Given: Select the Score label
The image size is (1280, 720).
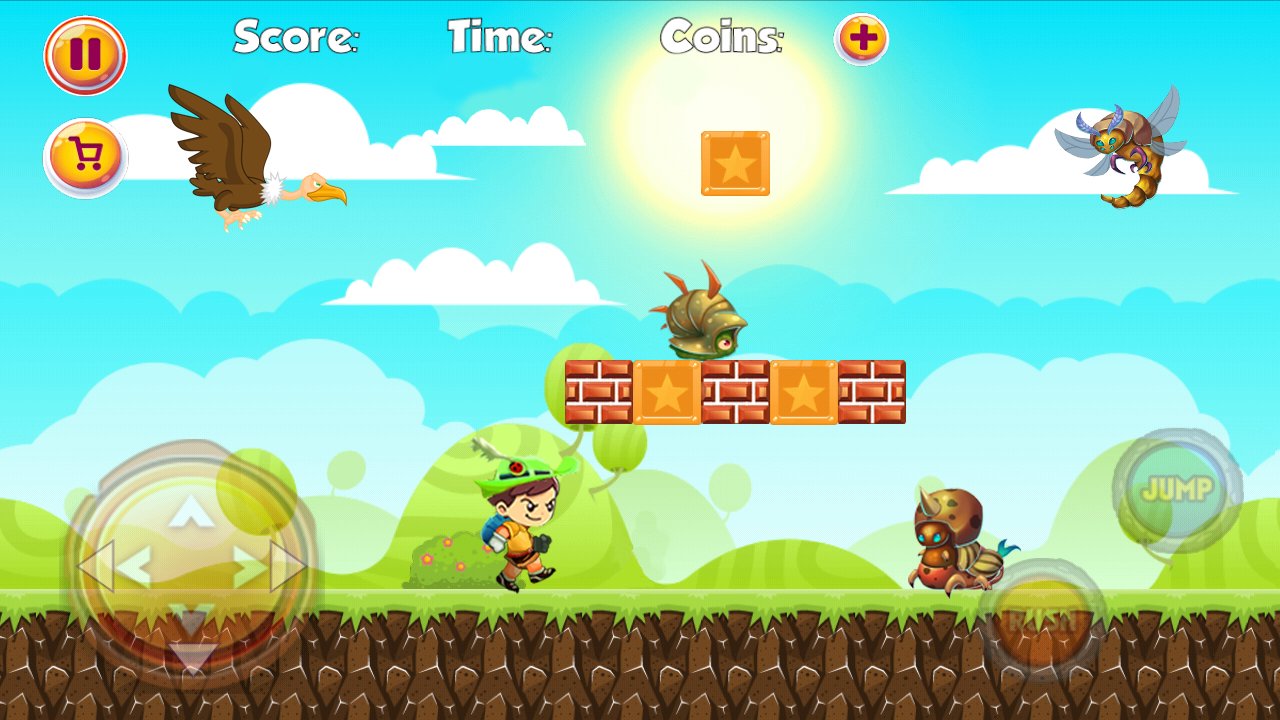Looking at the screenshot, I should tap(295, 38).
